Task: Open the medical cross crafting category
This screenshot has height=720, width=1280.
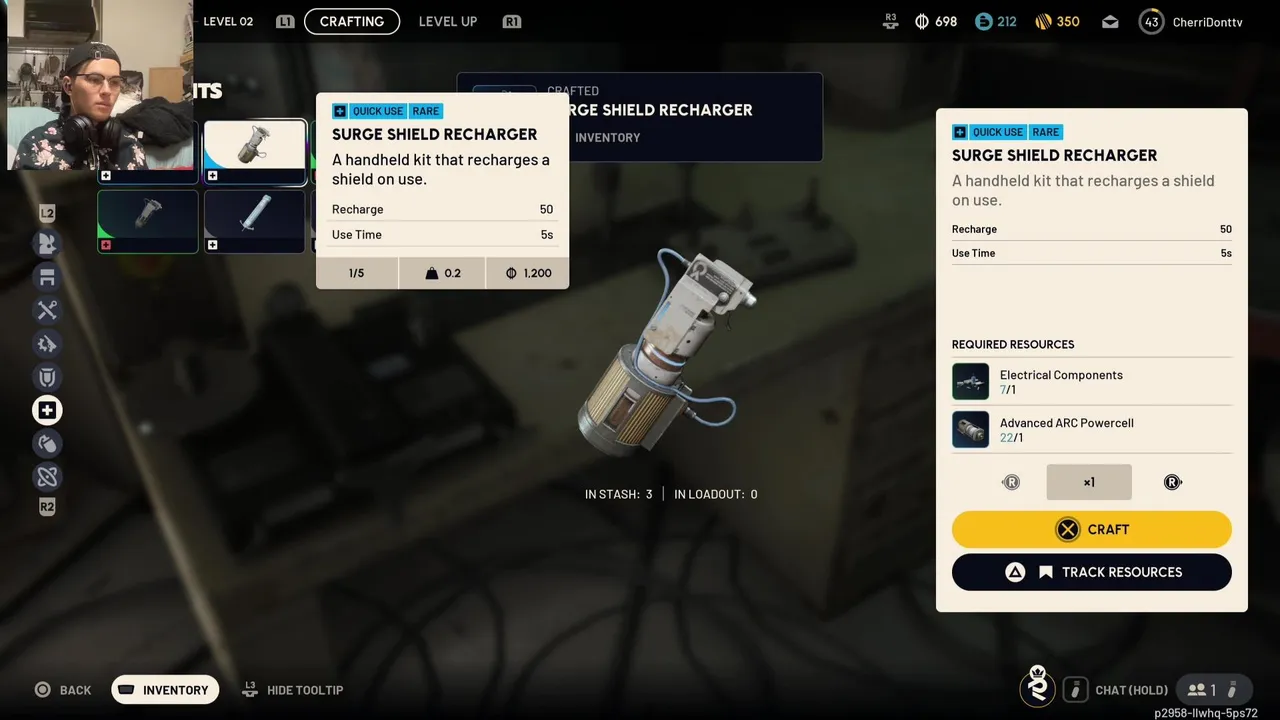Action: pyautogui.click(x=47, y=410)
